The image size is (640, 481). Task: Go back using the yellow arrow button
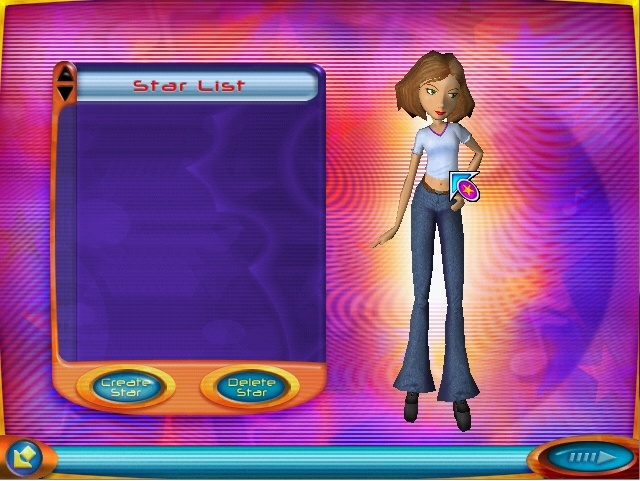[22, 455]
